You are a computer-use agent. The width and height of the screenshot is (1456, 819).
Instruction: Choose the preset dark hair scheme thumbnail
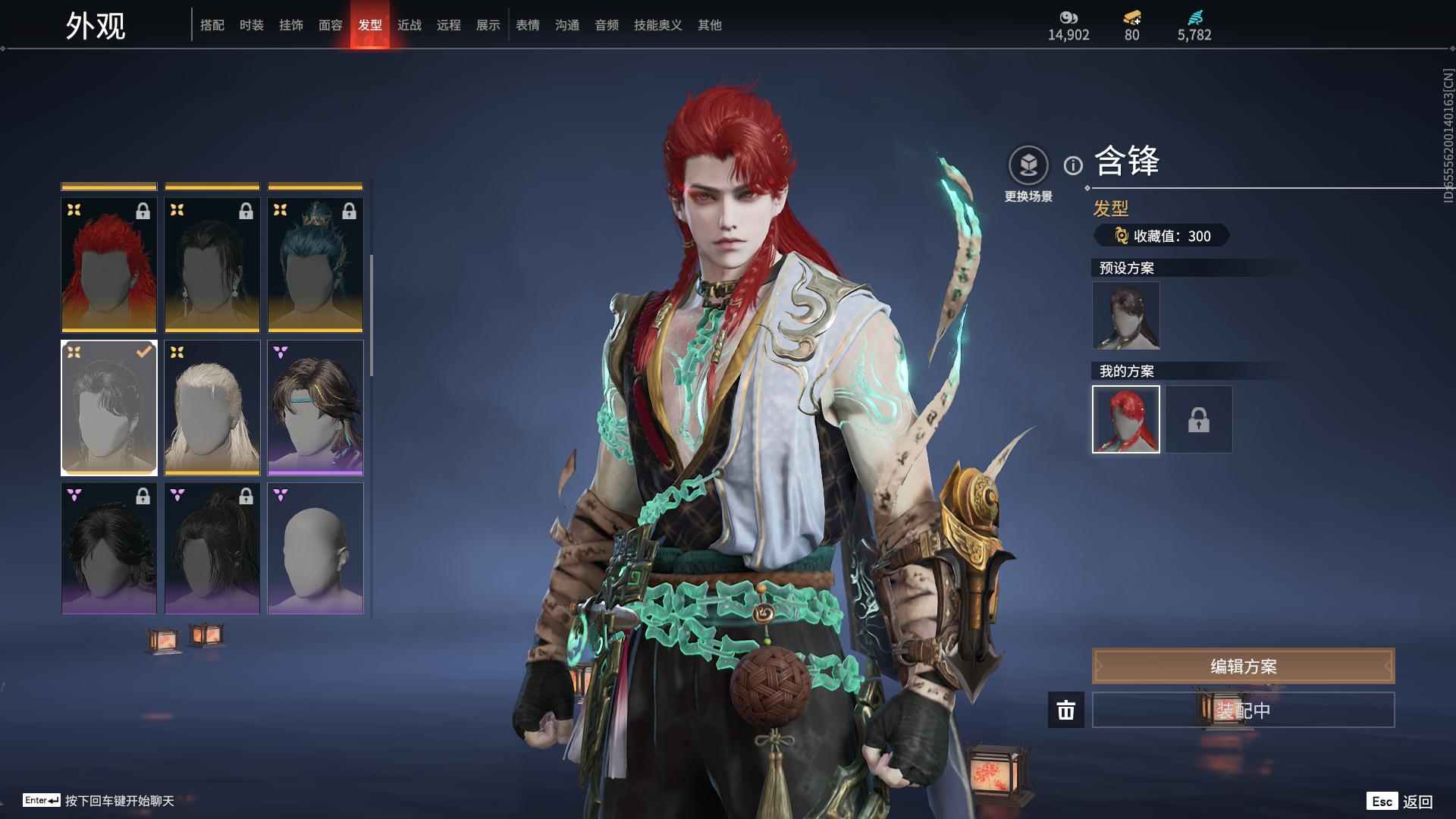click(x=1125, y=315)
